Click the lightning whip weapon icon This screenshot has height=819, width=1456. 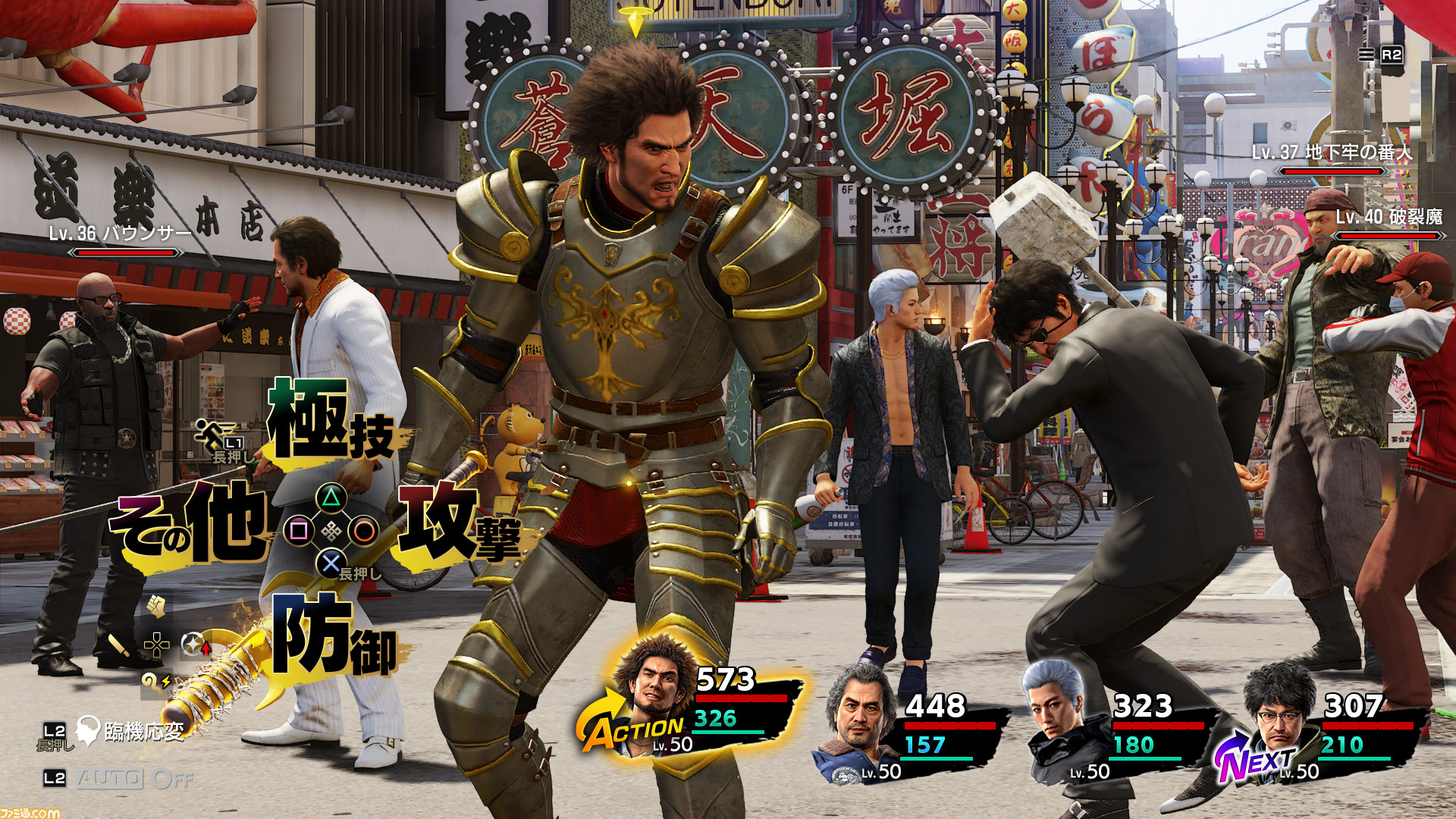(x=155, y=682)
